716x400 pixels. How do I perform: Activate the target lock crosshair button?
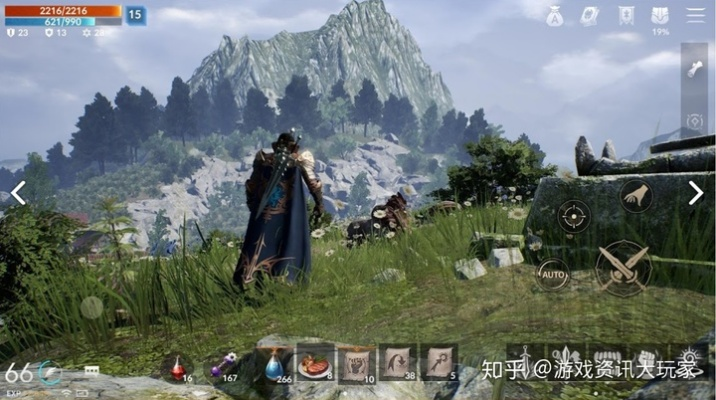(573, 215)
